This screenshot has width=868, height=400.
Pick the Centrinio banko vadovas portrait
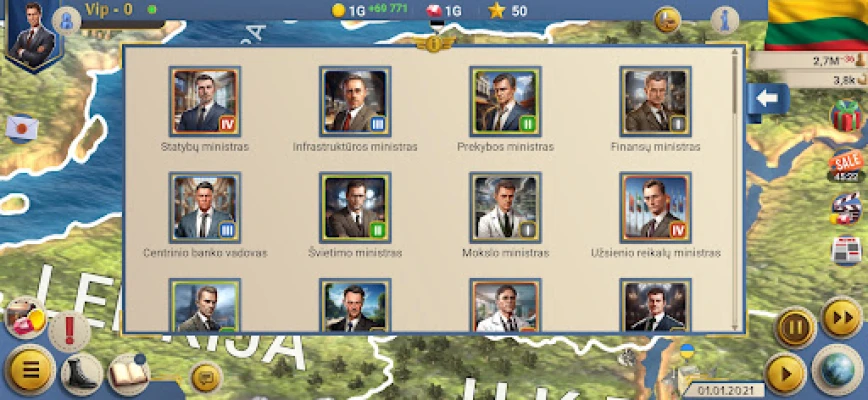205,207
